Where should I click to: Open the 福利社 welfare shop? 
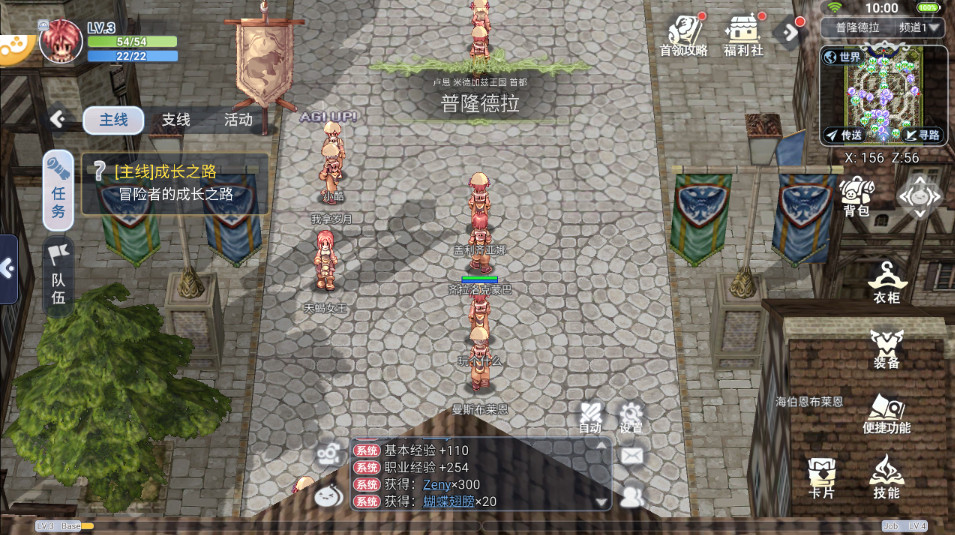pos(744,35)
